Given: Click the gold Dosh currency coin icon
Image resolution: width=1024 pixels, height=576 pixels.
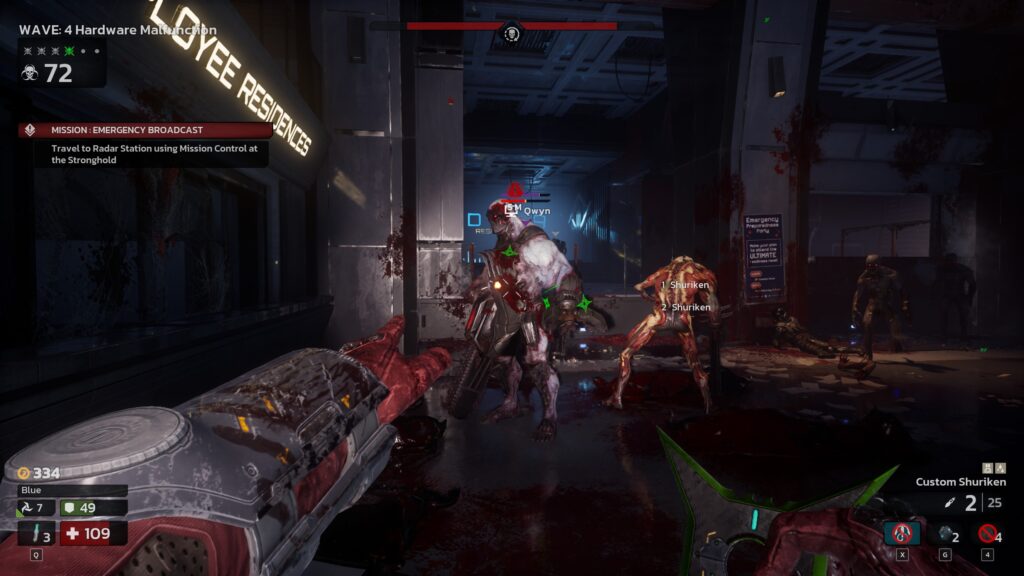Looking at the screenshot, I should point(23,473).
